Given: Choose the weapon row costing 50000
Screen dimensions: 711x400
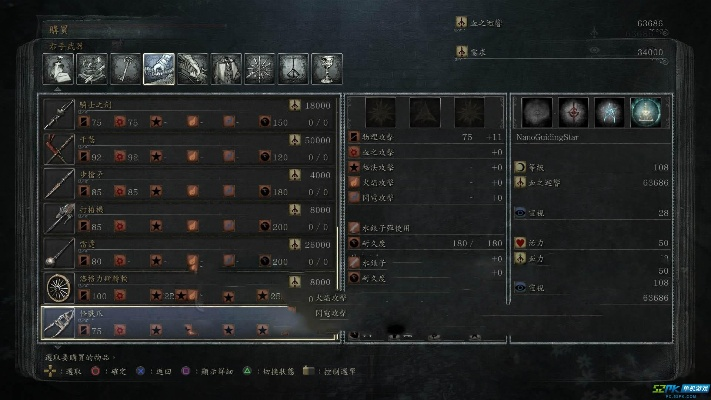Looking at the screenshot, I should pos(190,147).
